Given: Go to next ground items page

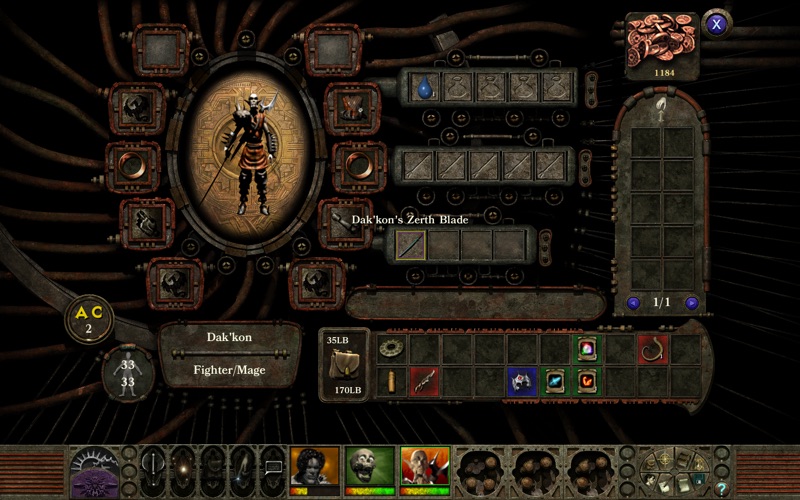Looking at the screenshot, I should pyautogui.click(x=691, y=302).
